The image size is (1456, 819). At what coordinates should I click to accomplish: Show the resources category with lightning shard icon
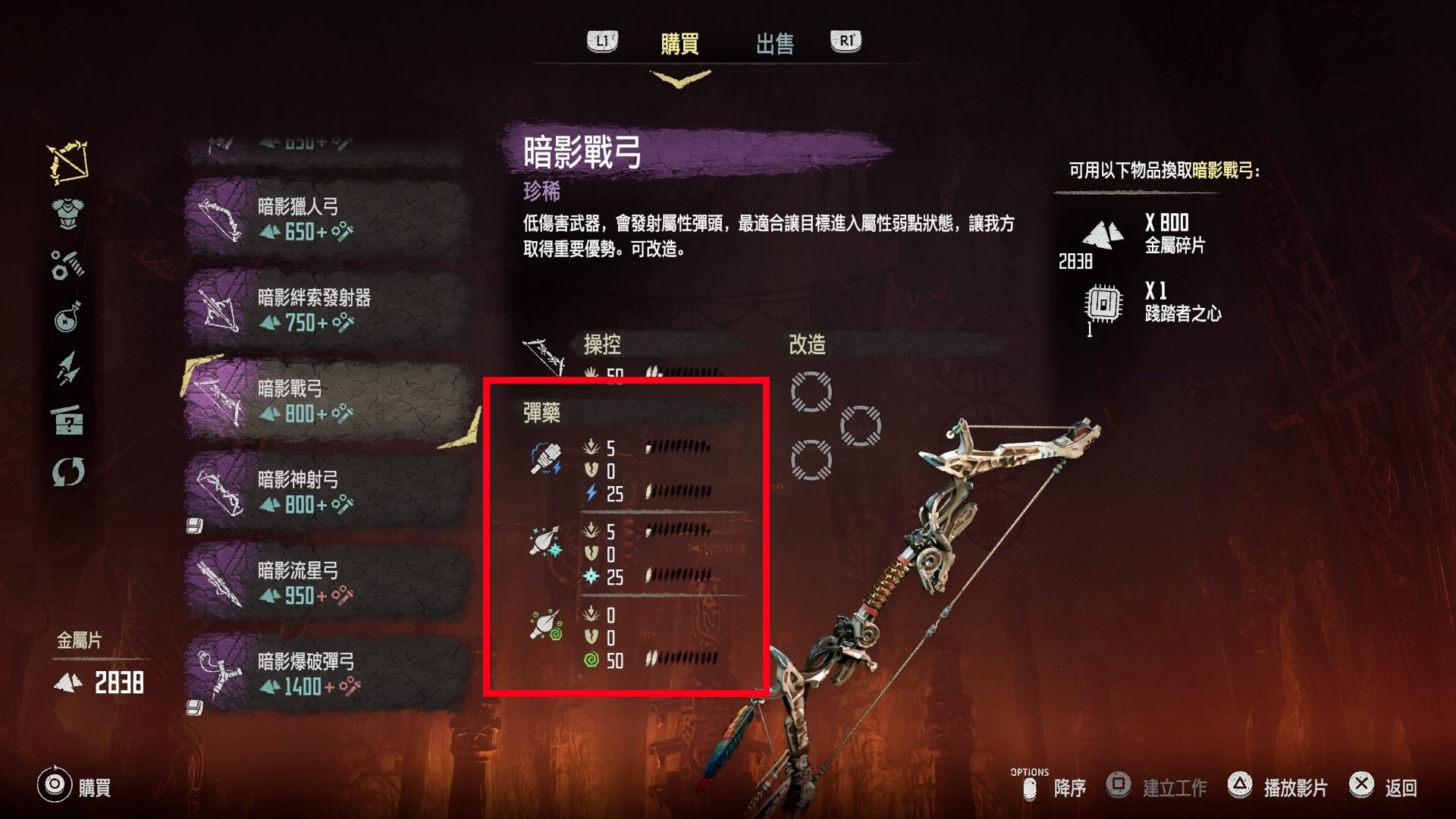pos(68,369)
